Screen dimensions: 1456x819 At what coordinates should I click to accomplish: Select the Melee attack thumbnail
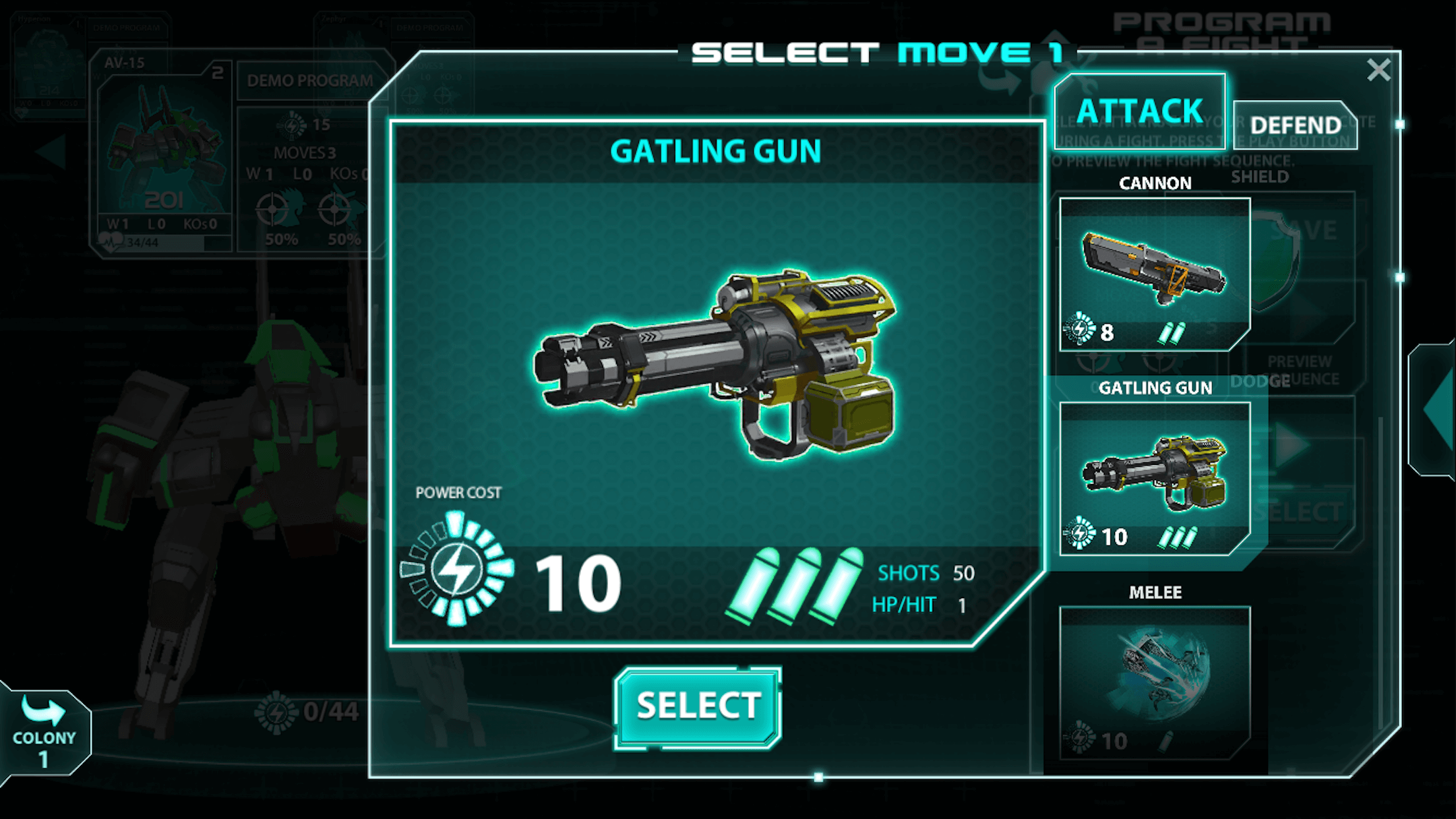(1154, 682)
